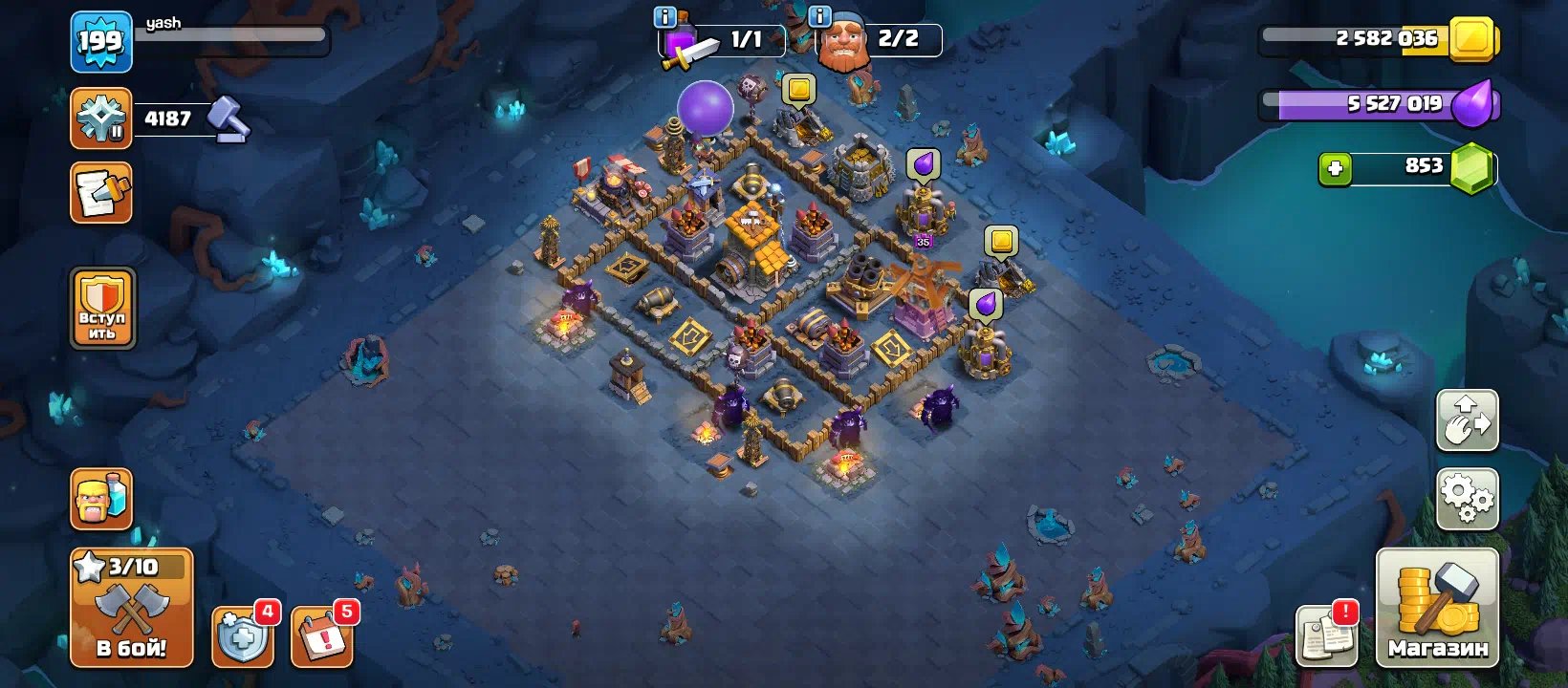1568x688 pixels.
Task: Collect the elixir bubble above the collector
Action: pos(923,163)
